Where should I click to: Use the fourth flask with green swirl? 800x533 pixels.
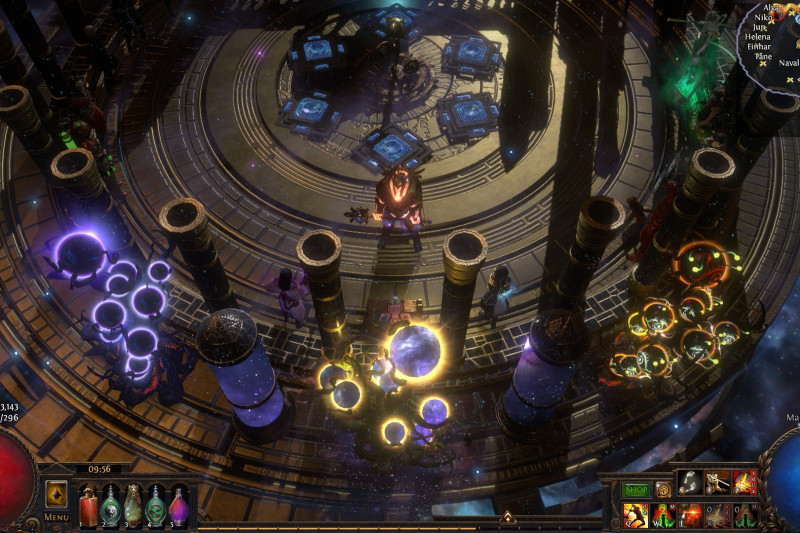156,505
